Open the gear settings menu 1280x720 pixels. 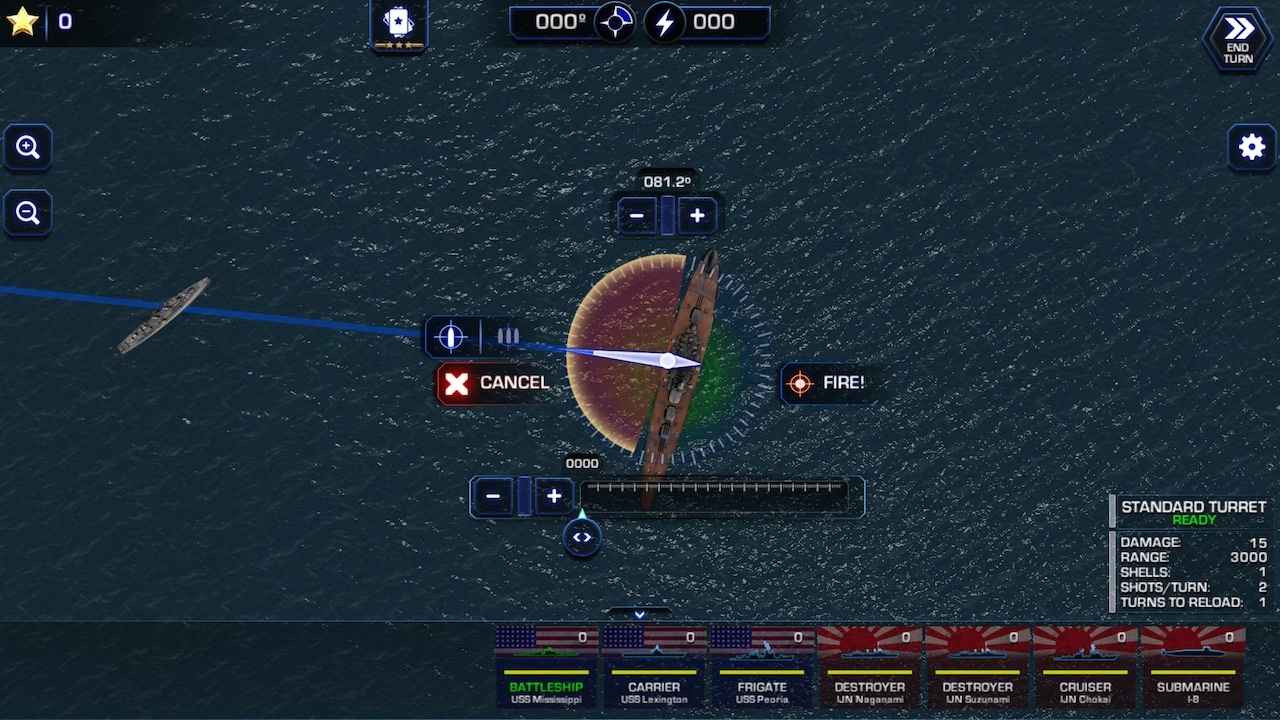[x=1251, y=148]
